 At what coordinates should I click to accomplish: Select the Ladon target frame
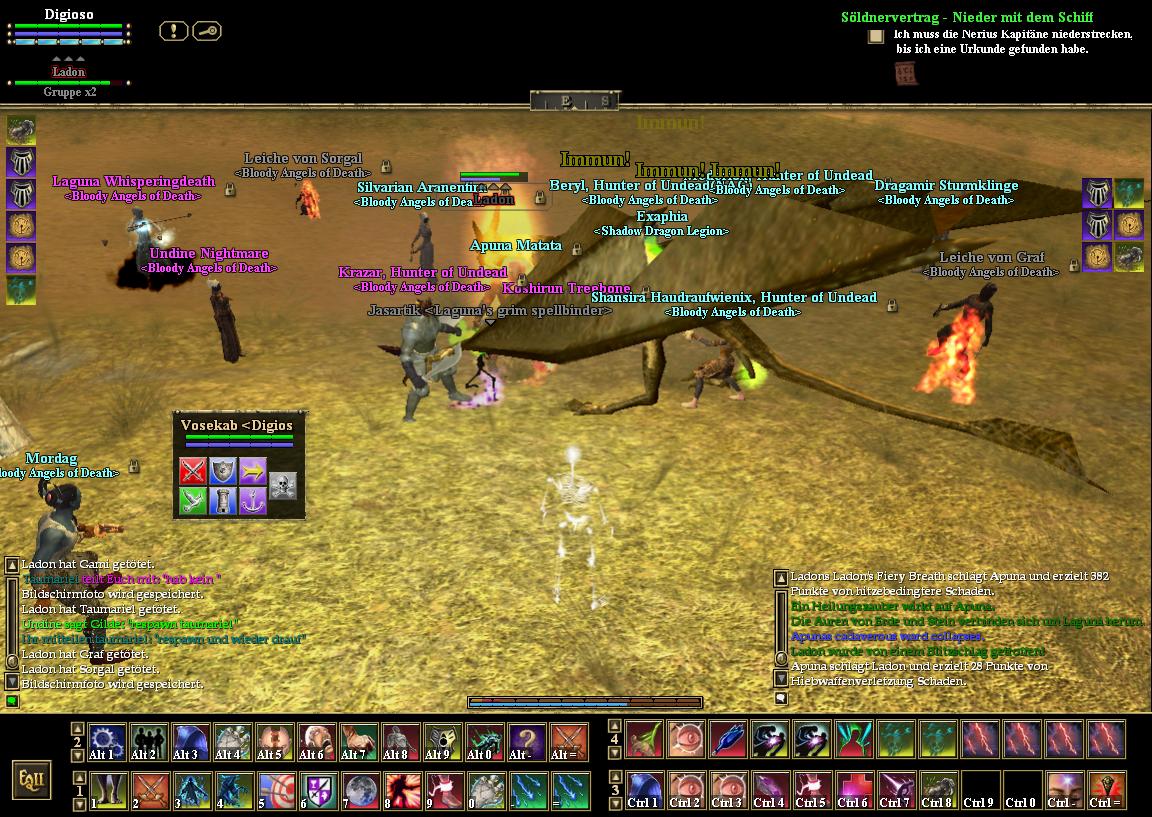69,73
